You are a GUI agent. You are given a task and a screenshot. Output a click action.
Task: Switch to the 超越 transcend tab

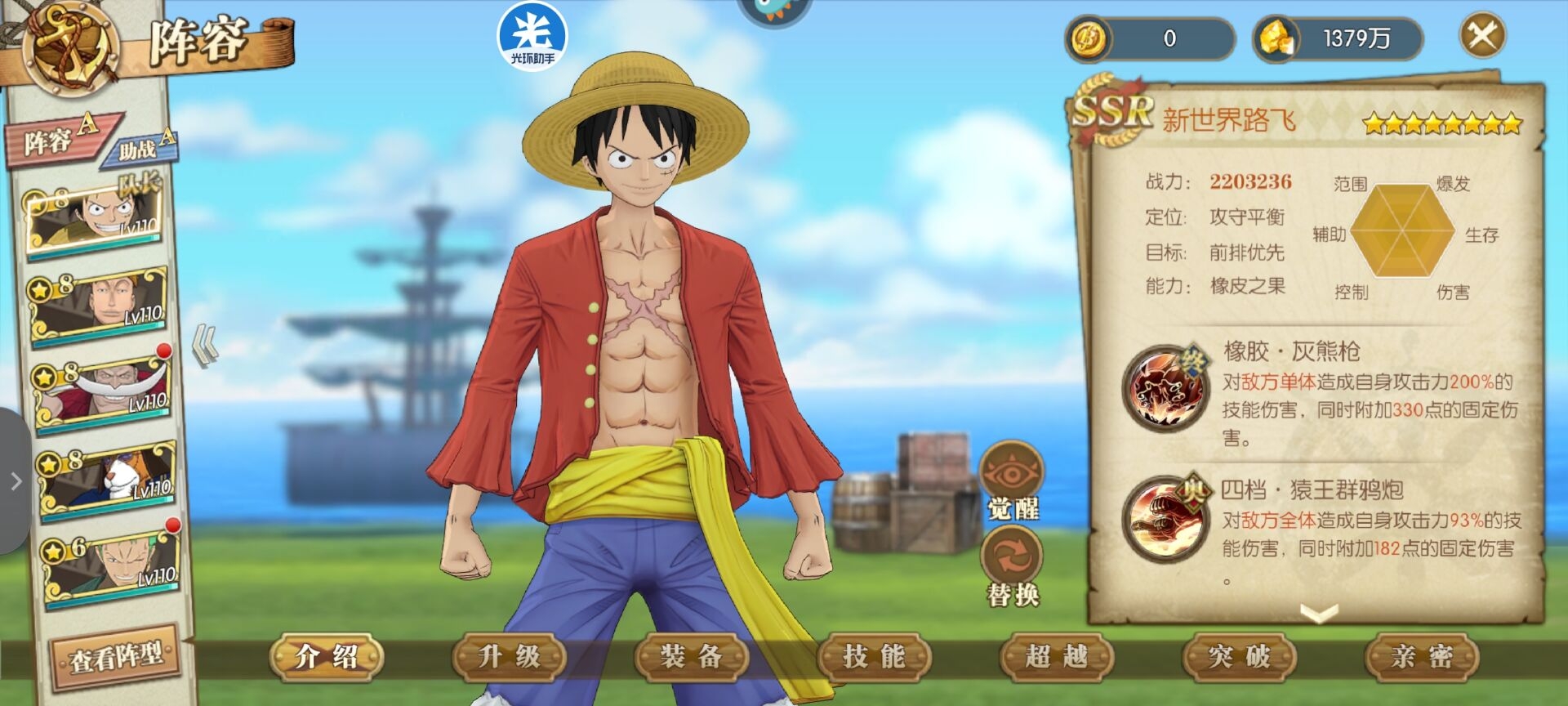pyautogui.click(x=1057, y=656)
